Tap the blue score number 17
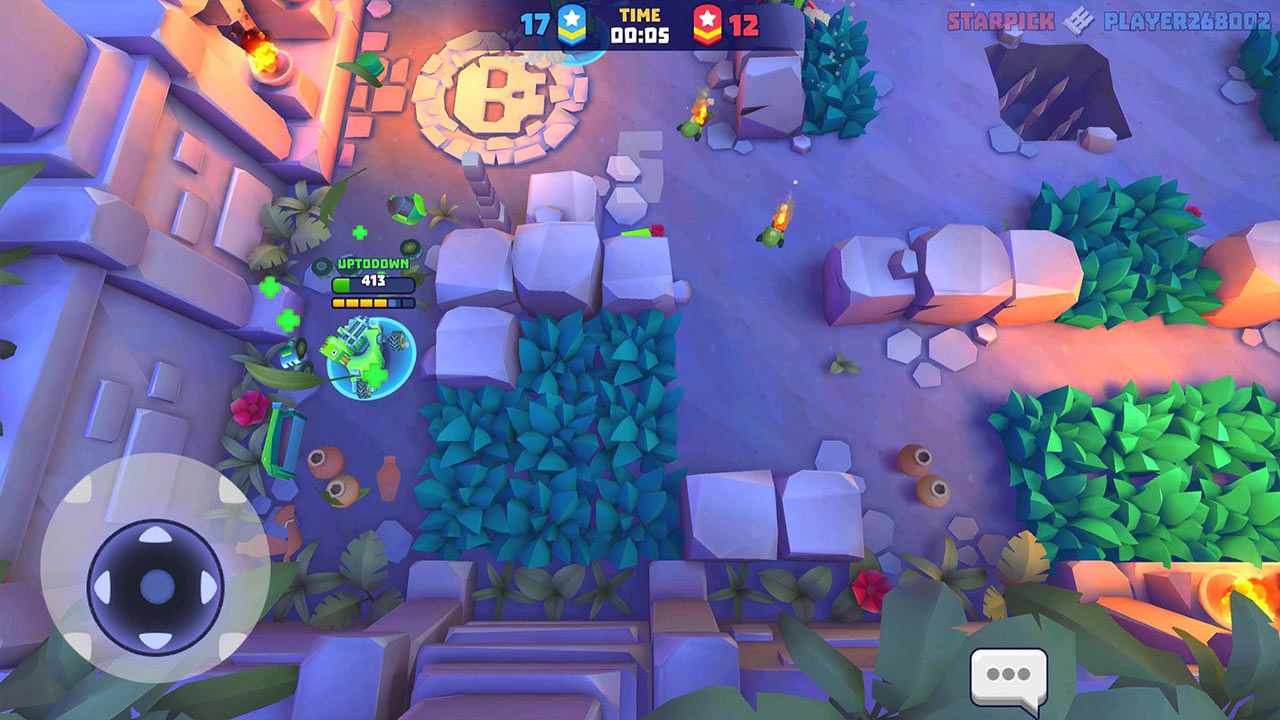1280x720 pixels. [536, 20]
